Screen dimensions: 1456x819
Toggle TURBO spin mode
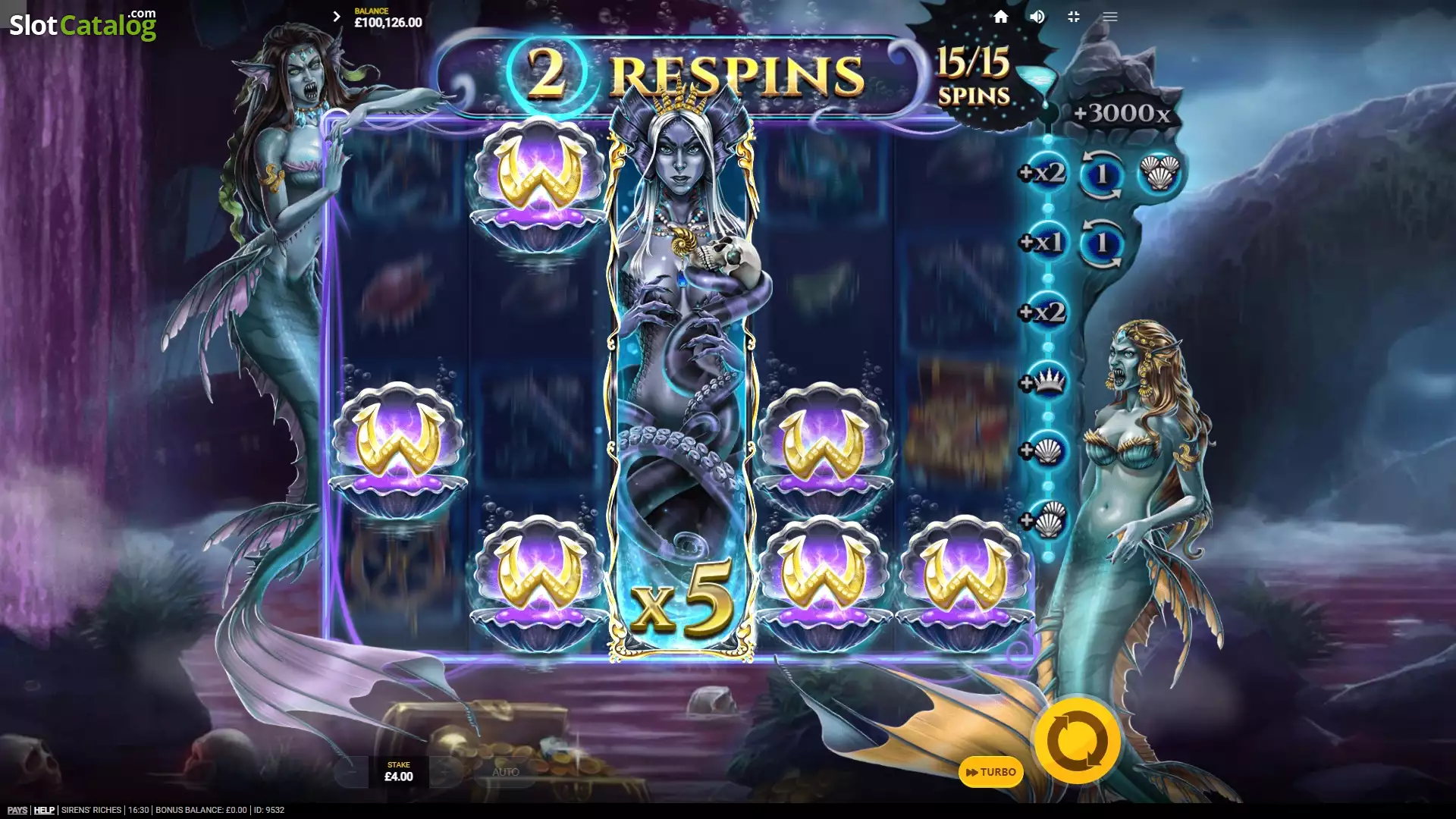tap(990, 772)
